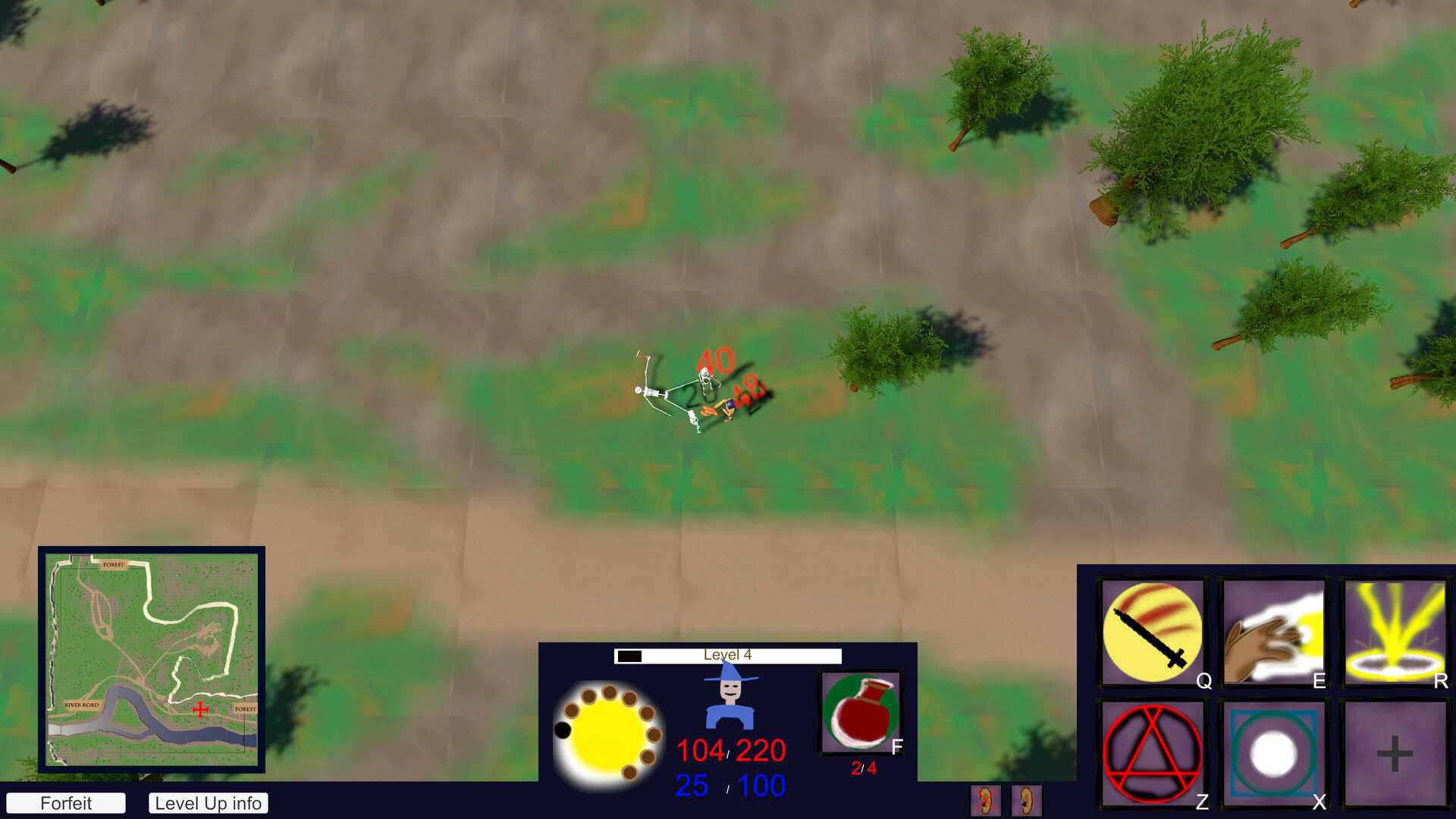Unmute the crossed-out ear sound toggle
Viewport: 1456px width, 819px height.
pos(984,799)
